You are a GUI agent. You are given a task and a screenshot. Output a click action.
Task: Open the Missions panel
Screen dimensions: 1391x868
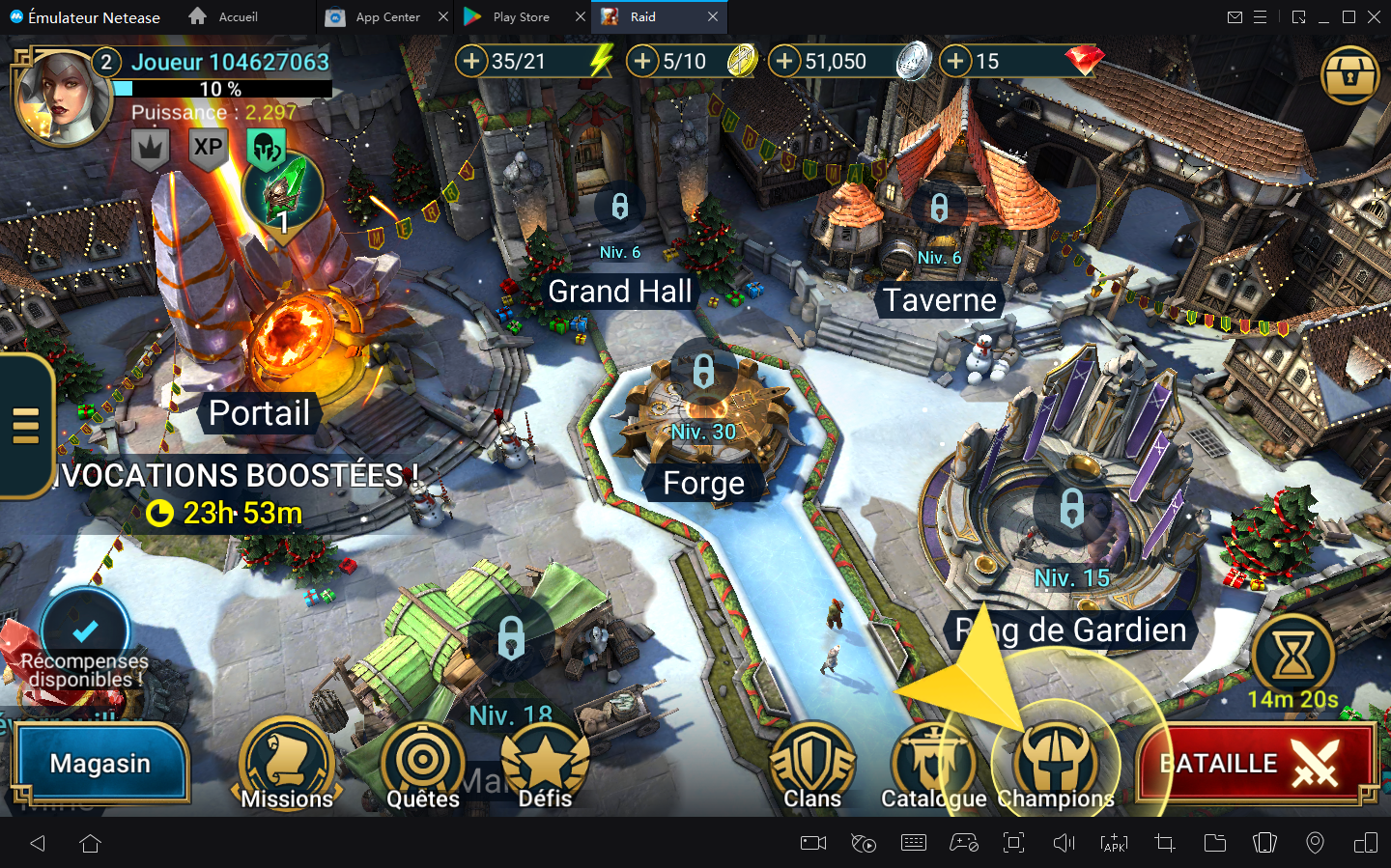pos(287,766)
